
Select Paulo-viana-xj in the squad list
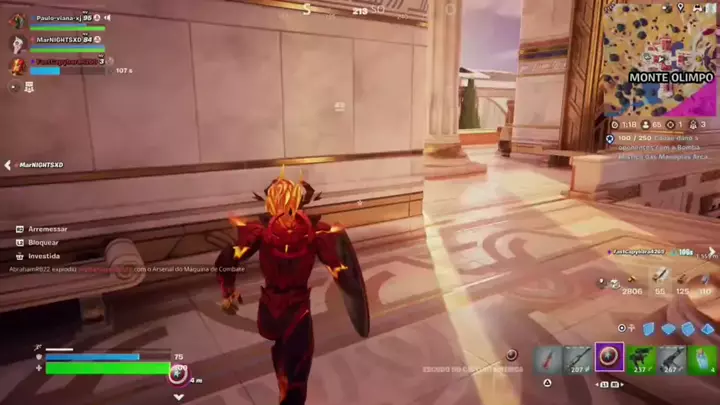(58, 18)
